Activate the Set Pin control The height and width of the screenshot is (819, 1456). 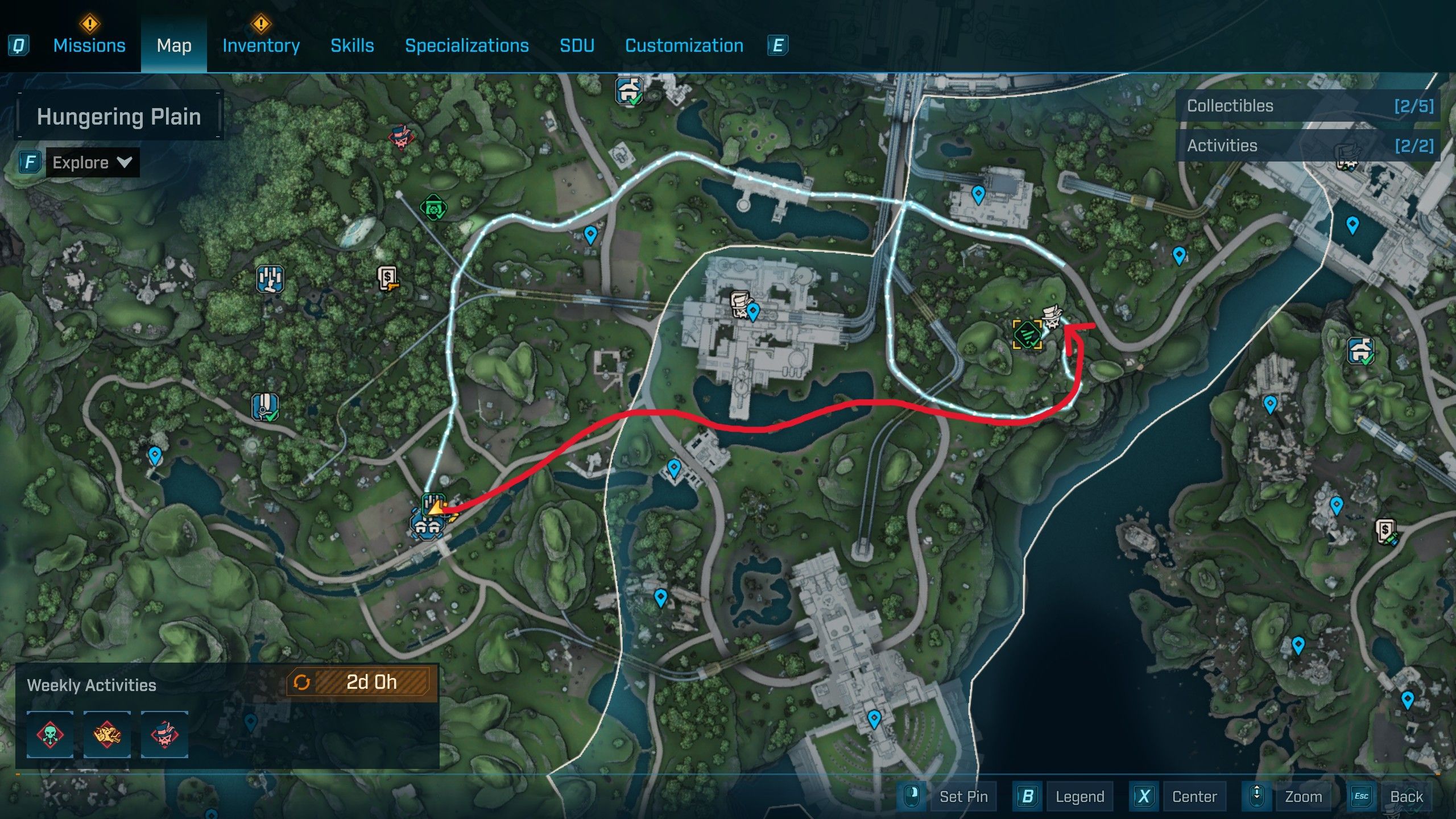point(963,796)
